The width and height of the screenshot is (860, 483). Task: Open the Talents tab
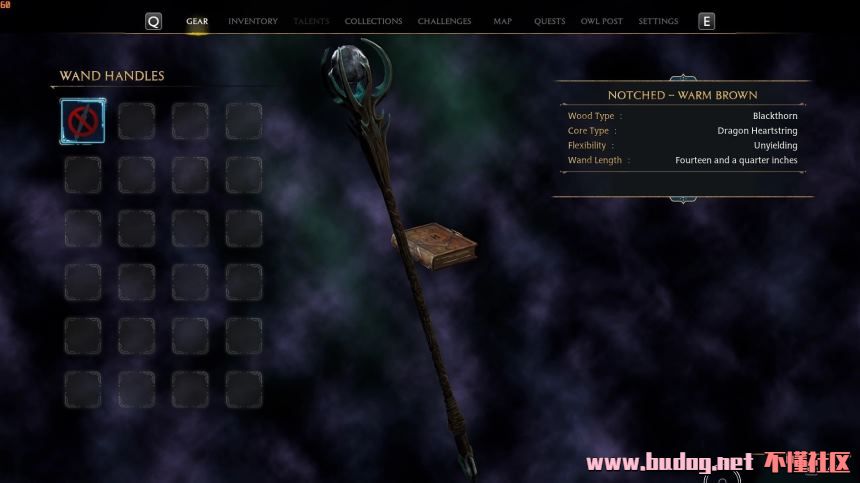(311, 21)
